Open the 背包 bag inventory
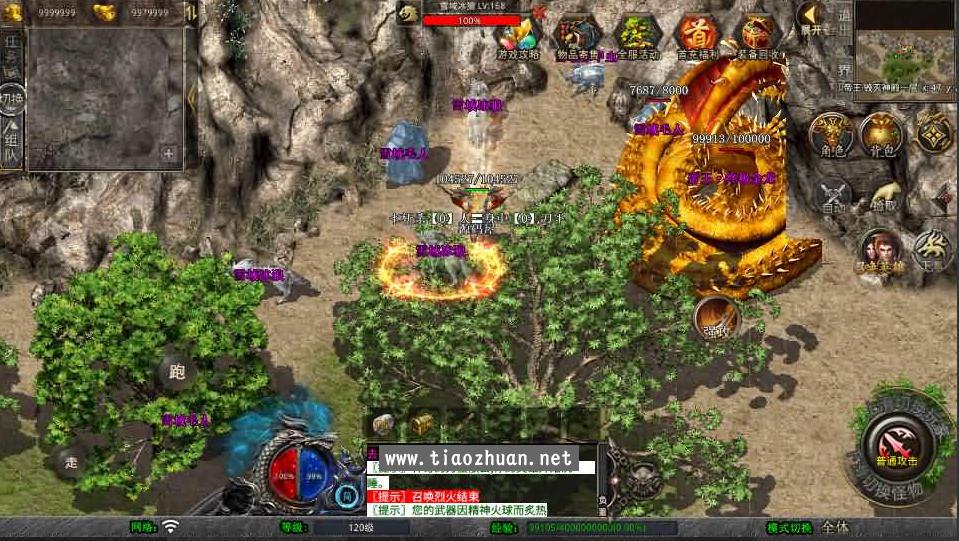This screenshot has height=541, width=959. 881,133
